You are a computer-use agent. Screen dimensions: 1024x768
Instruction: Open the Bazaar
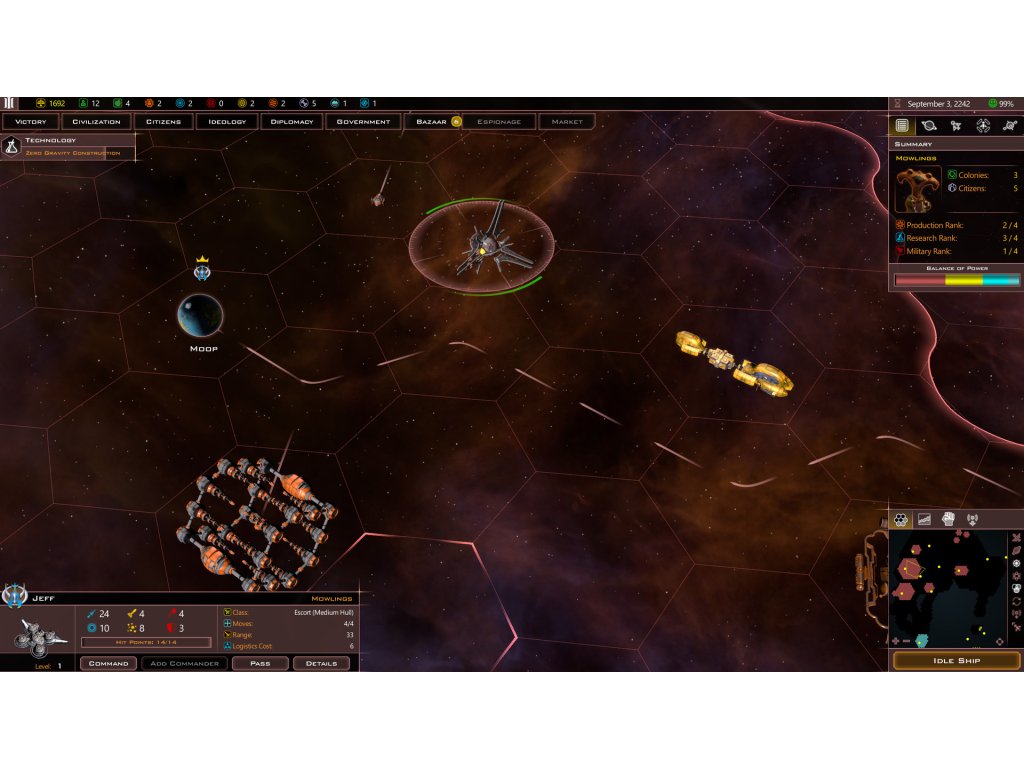pyautogui.click(x=432, y=122)
